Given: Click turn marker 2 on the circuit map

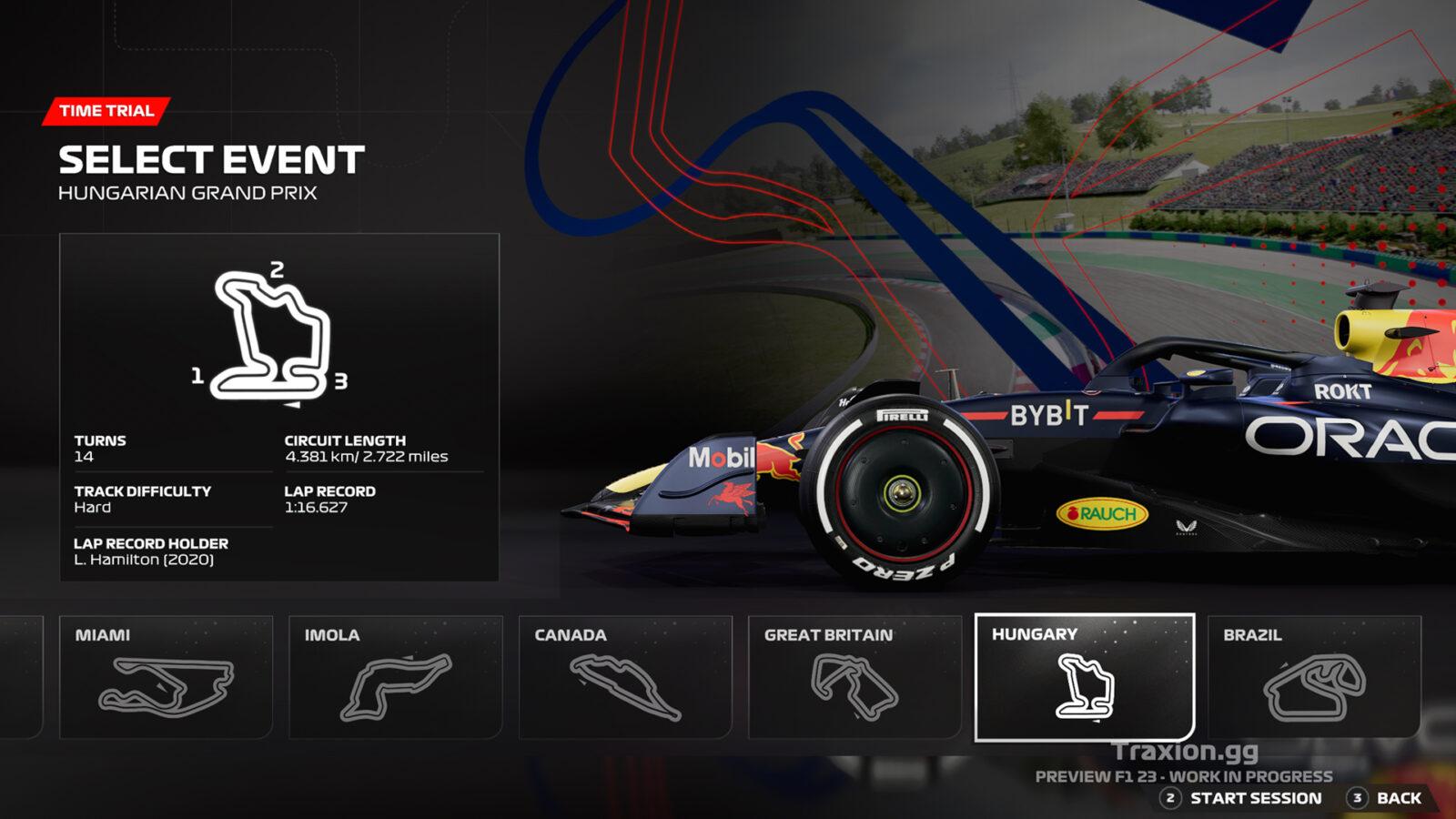Looking at the screenshot, I should point(276,268).
